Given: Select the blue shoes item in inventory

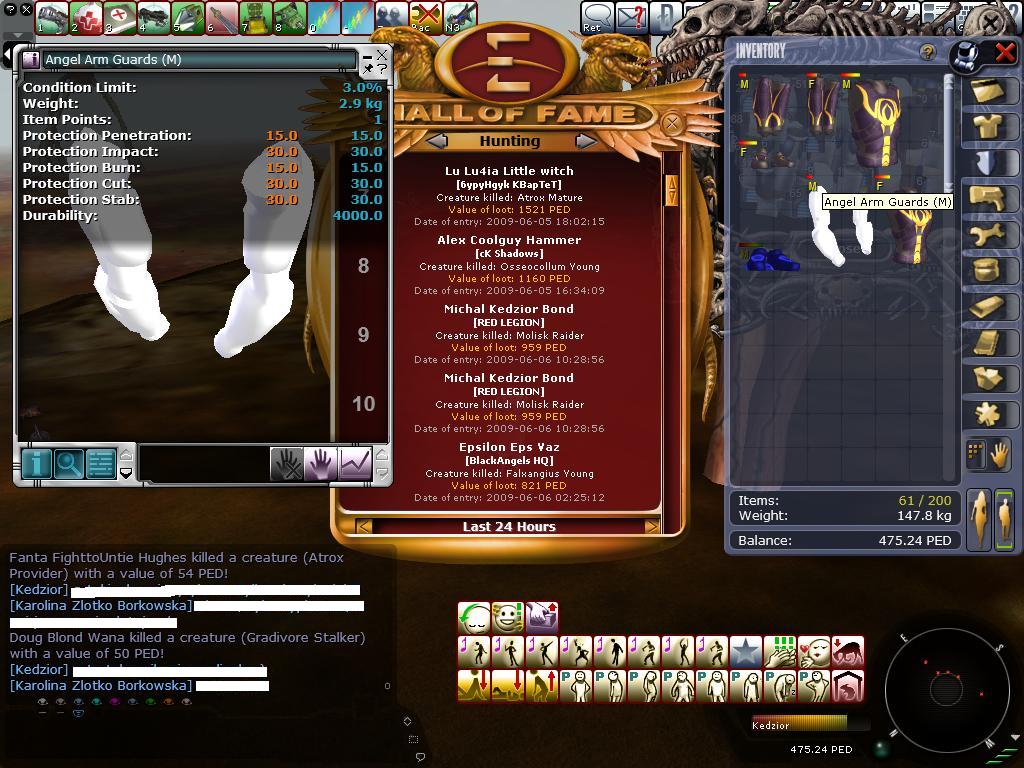Looking at the screenshot, I should point(772,259).
